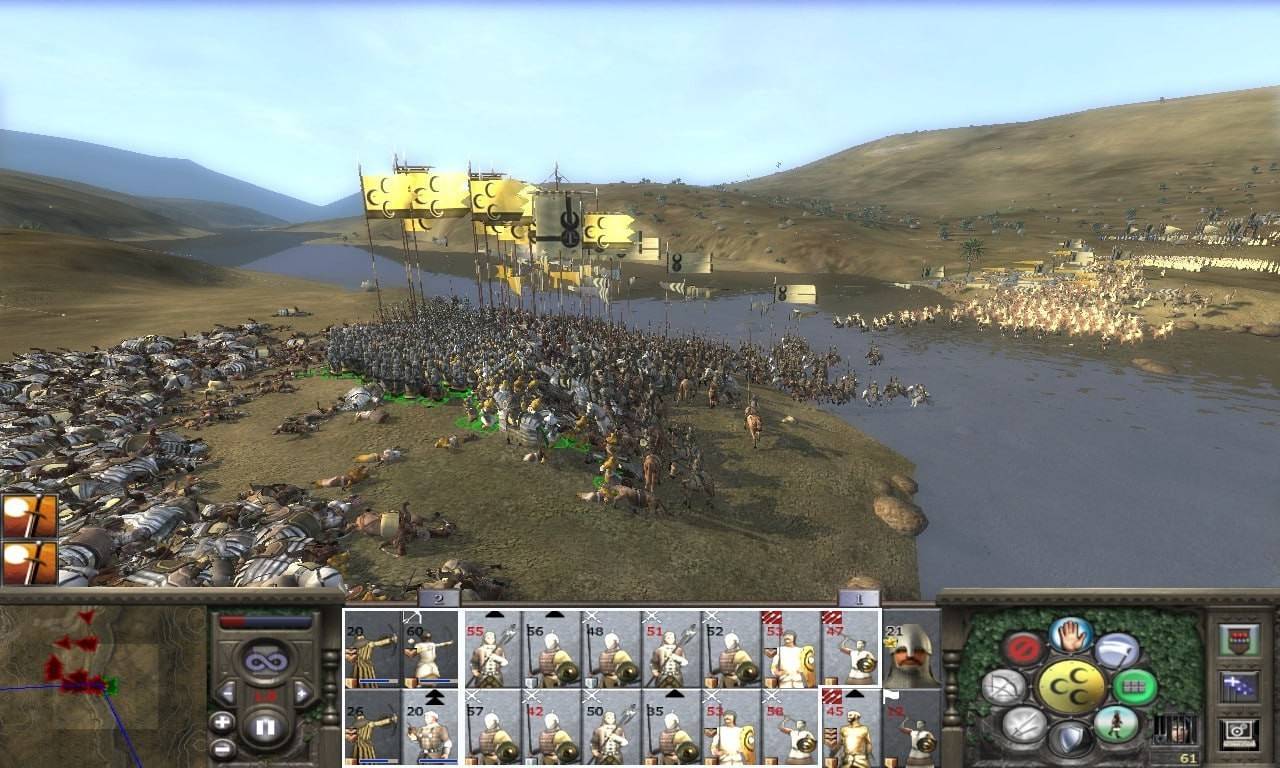Click the green group units grid icon
1280x768 pixels.
coord(1135,685)
